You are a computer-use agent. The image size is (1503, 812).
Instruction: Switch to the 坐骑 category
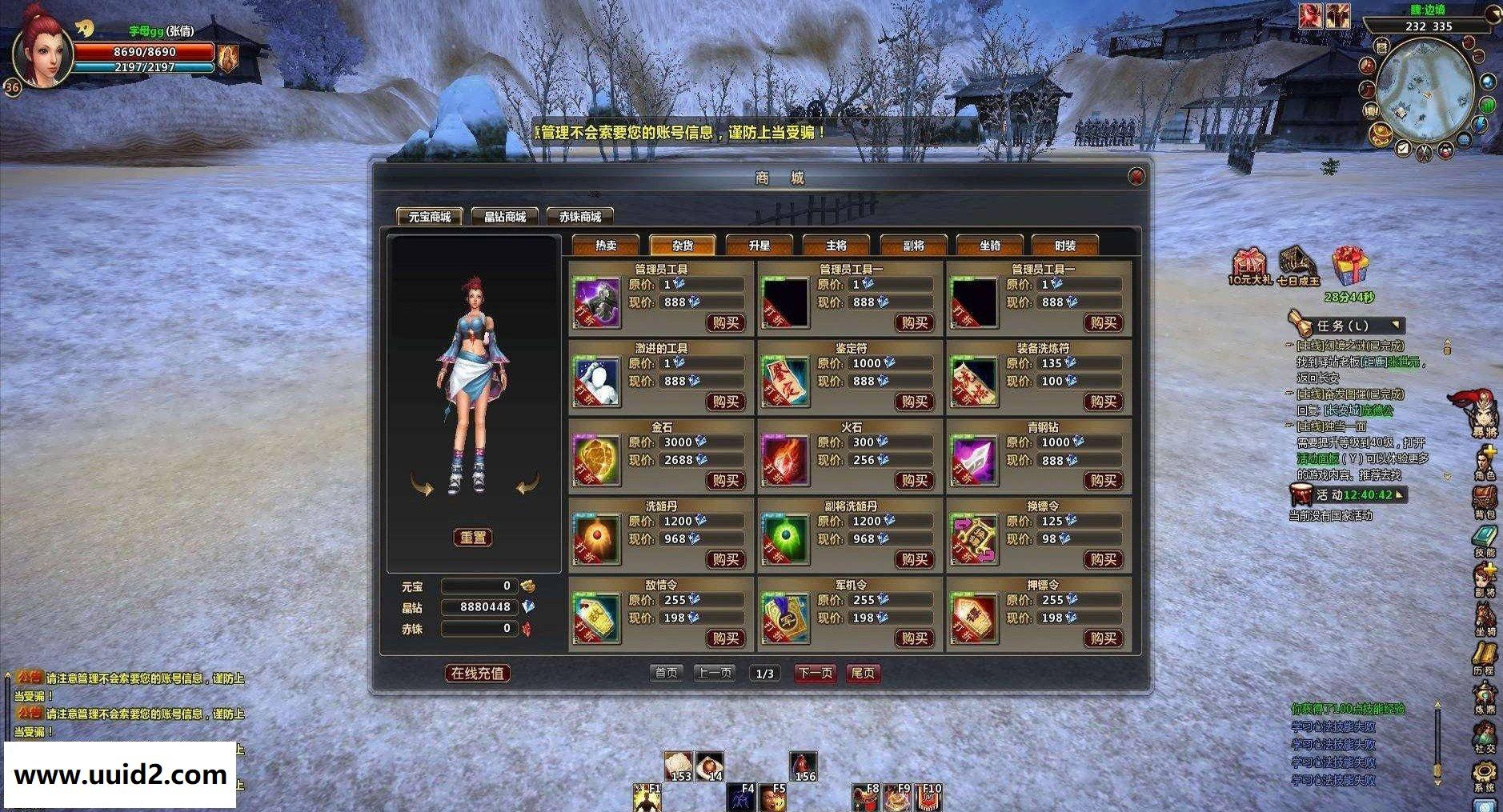coord(989,246)
